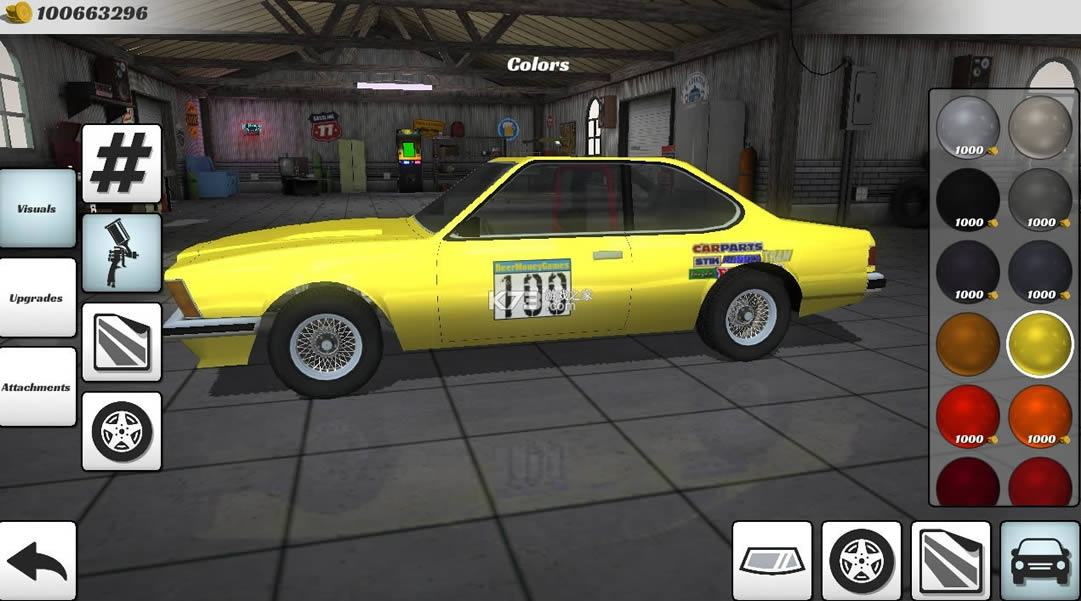1081x601 pixels.
Task: Open the Visuals tab
Action: 37,209
